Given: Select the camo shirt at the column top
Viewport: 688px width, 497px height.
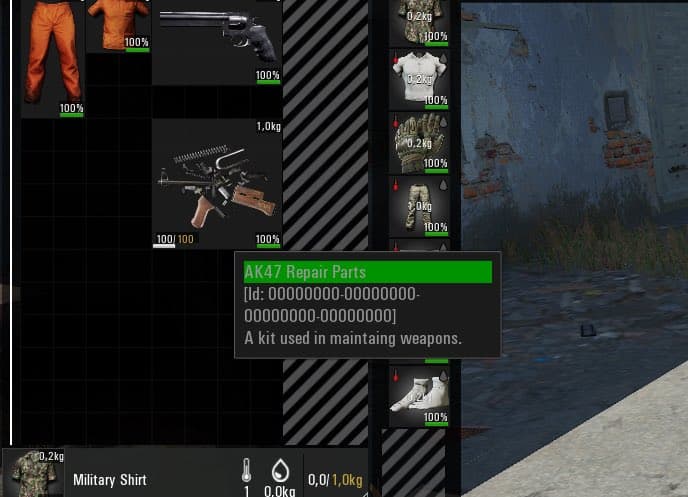Looking at the screenshot, I should (418, 20).
